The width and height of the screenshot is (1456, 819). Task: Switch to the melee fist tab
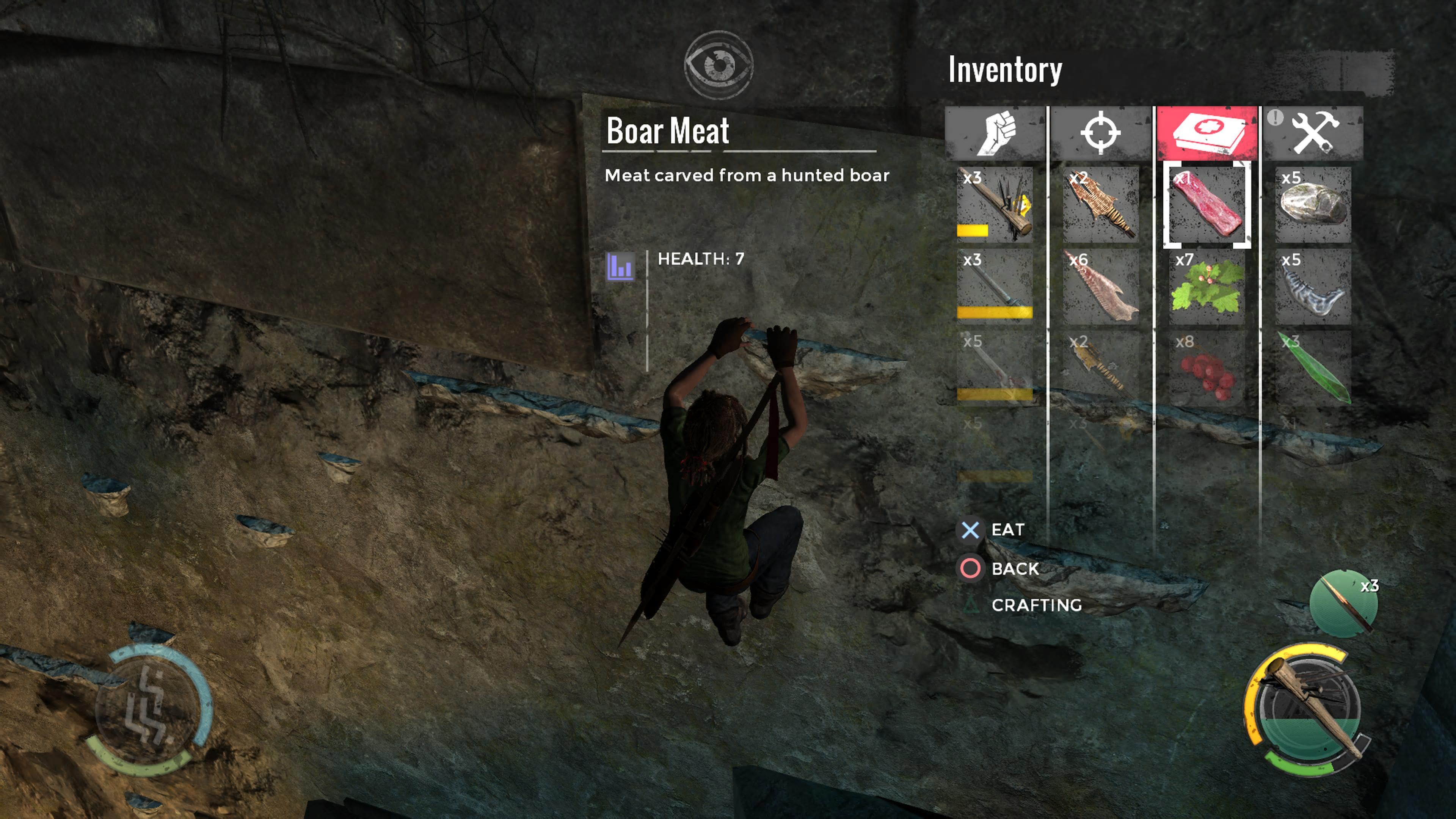coord(995,133)
